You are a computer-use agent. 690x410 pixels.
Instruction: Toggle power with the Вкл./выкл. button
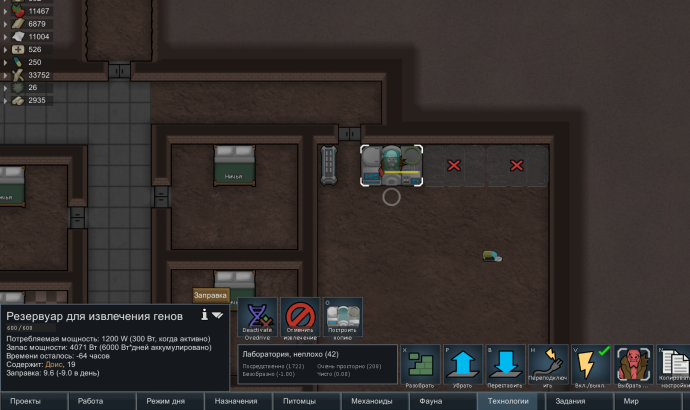tap(590, 366)
